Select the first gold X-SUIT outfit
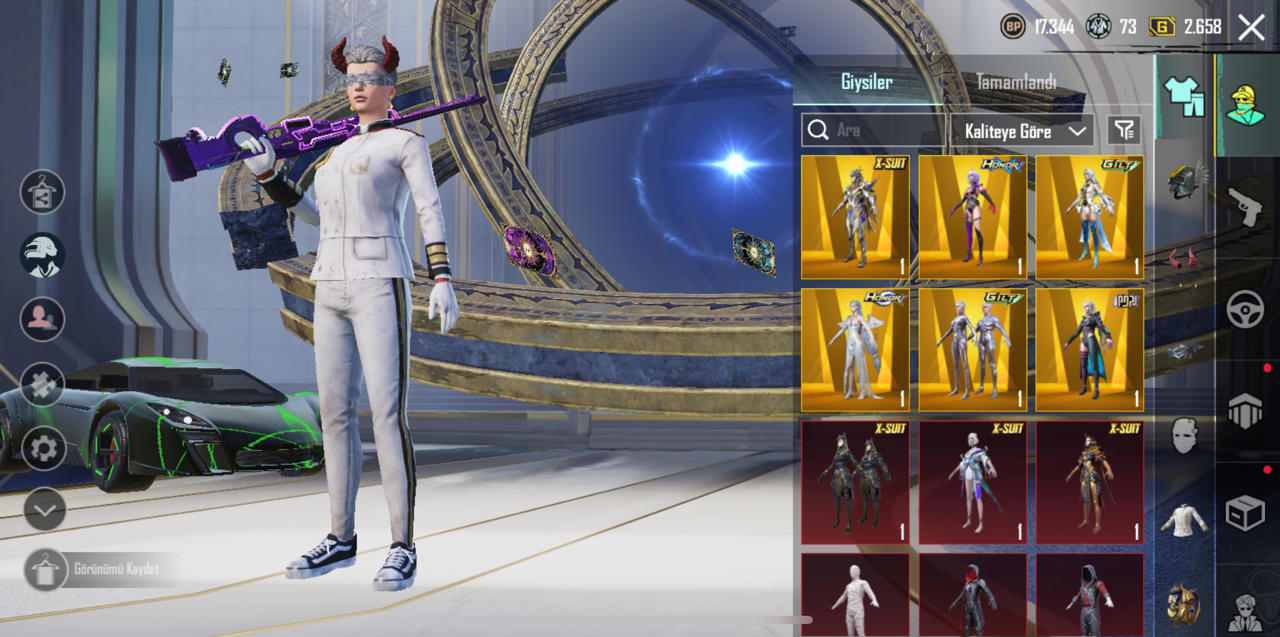This screenshot has width=1280, height=637. point(855,217)
